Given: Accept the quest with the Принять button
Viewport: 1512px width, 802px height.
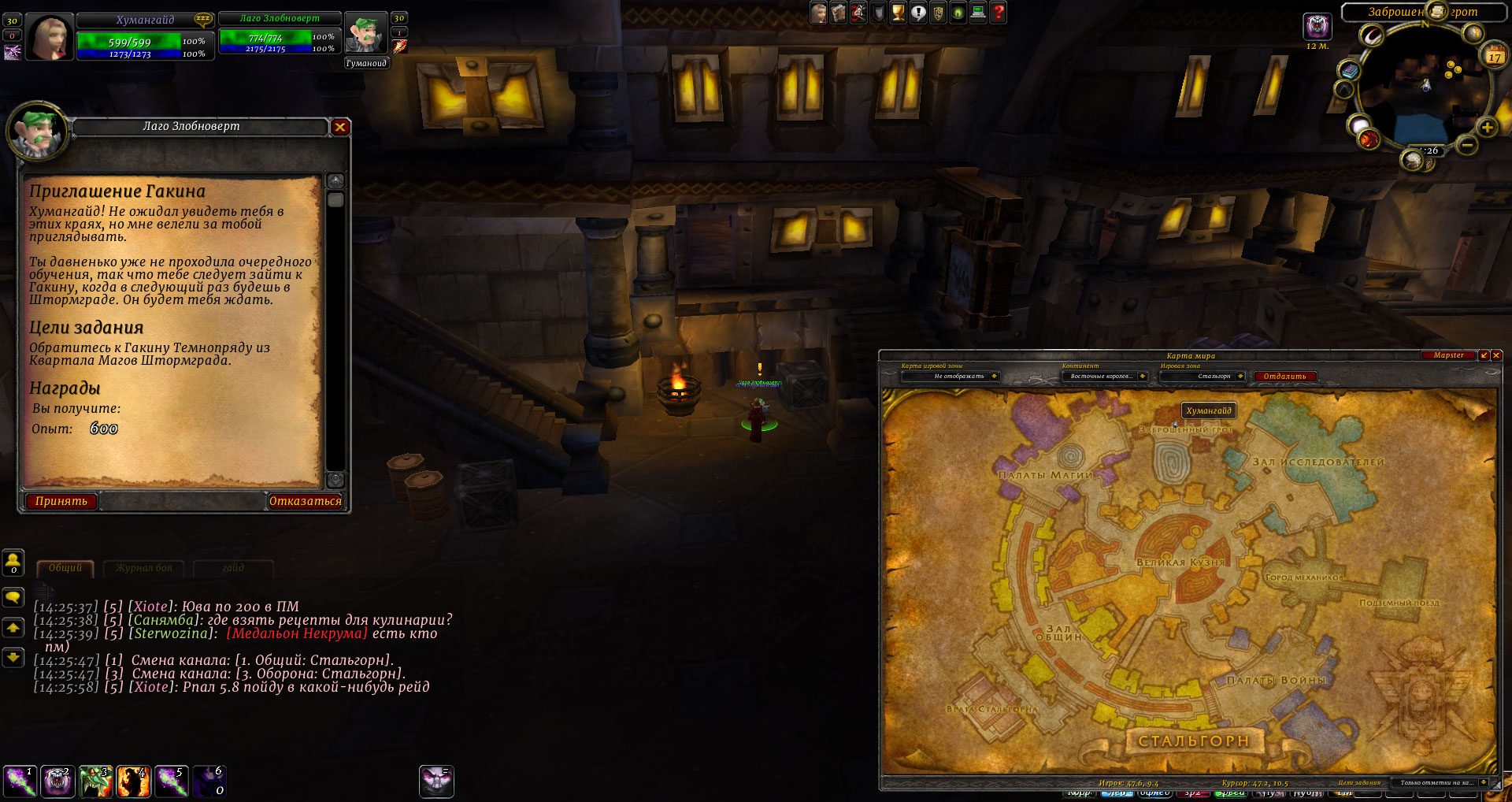Looking at the screenshot, I should [61, 501].
